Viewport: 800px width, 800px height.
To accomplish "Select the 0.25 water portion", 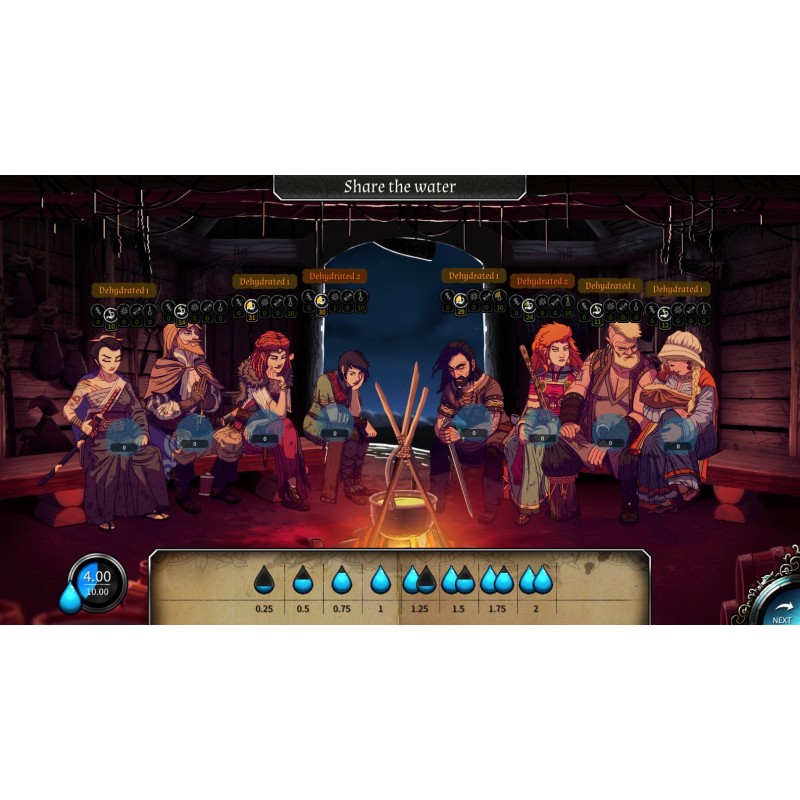I will point(264,579).
